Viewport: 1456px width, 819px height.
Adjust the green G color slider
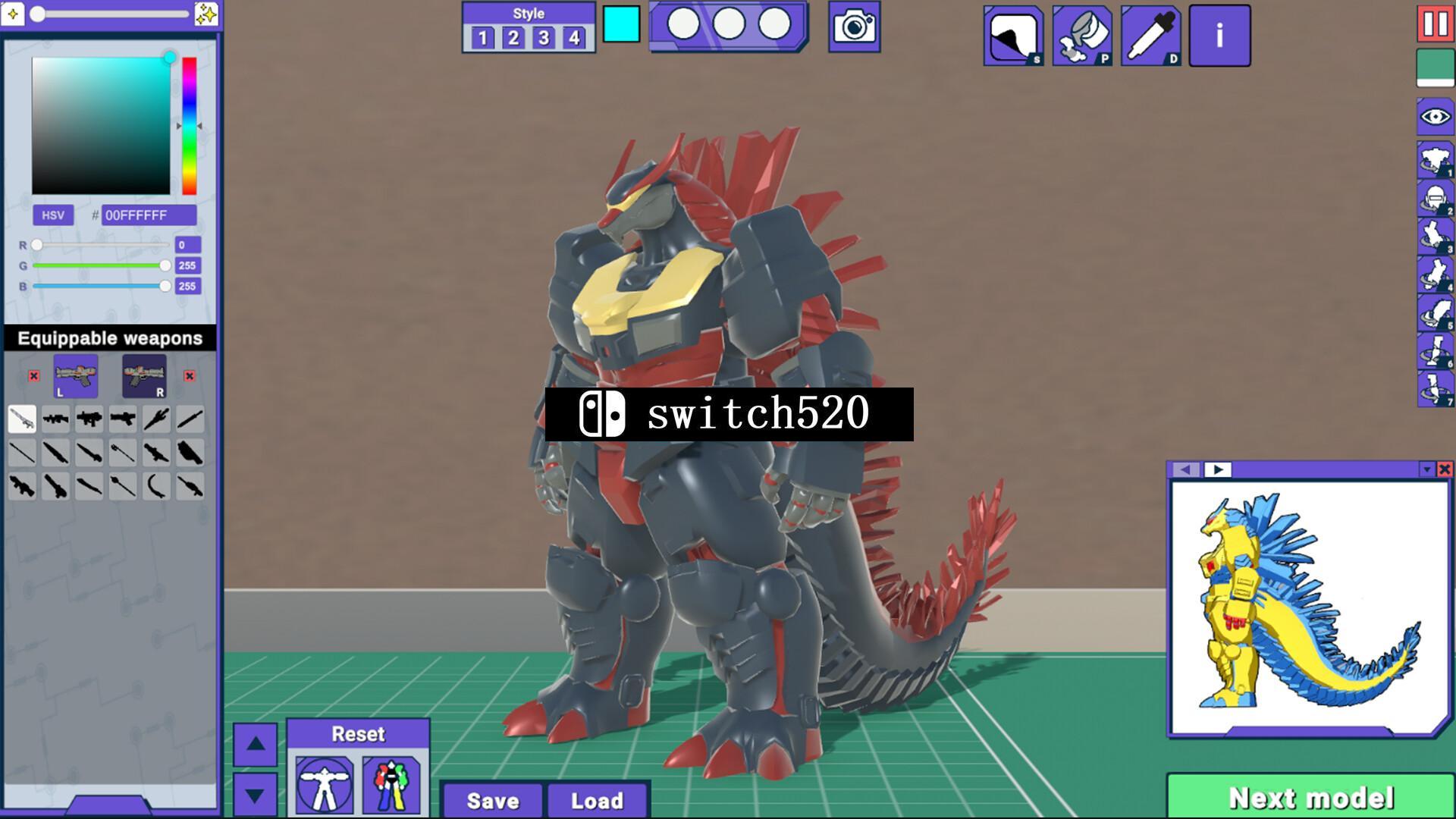pos(102,265)
